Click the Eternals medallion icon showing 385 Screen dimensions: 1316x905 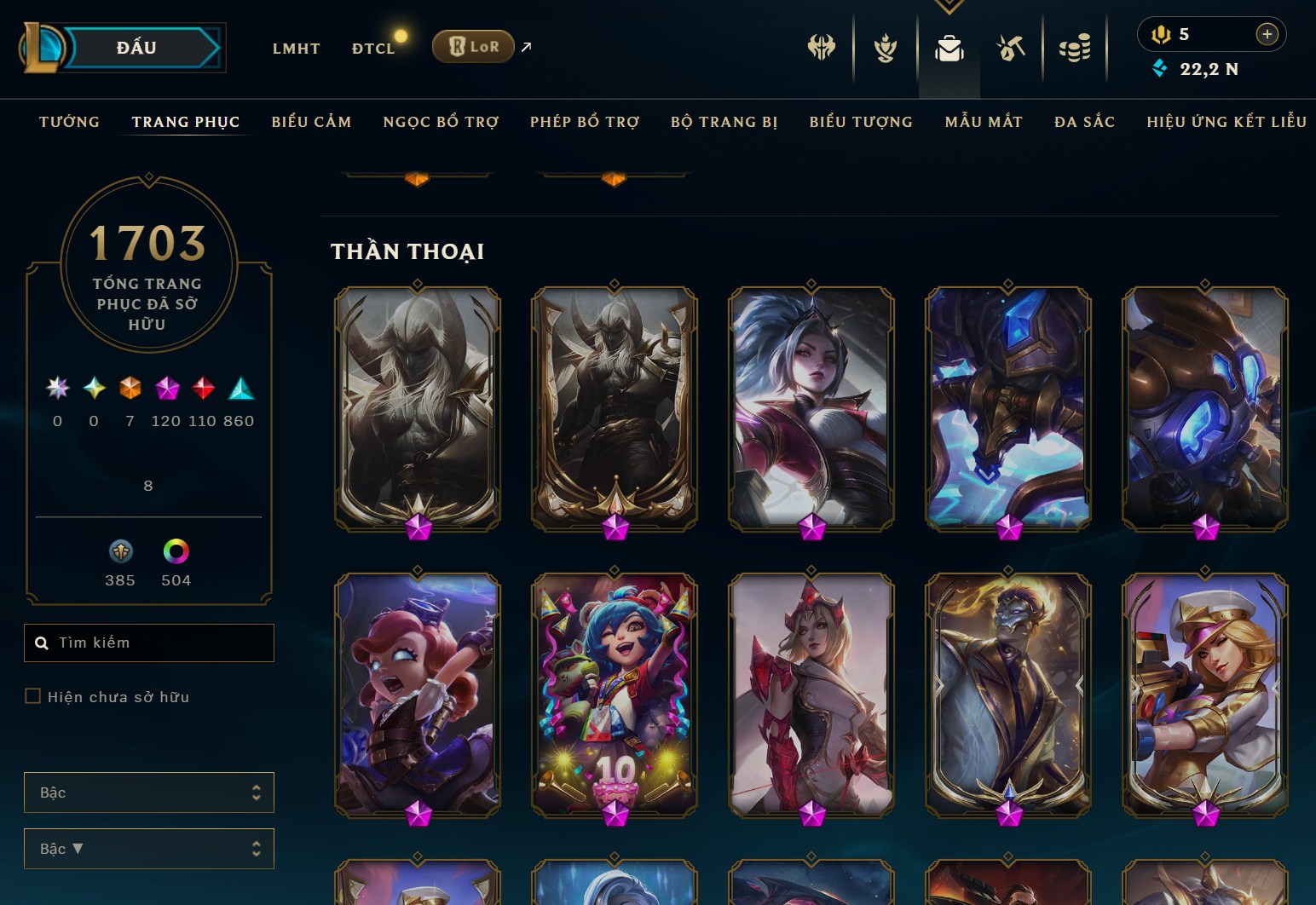click(120, 552)
